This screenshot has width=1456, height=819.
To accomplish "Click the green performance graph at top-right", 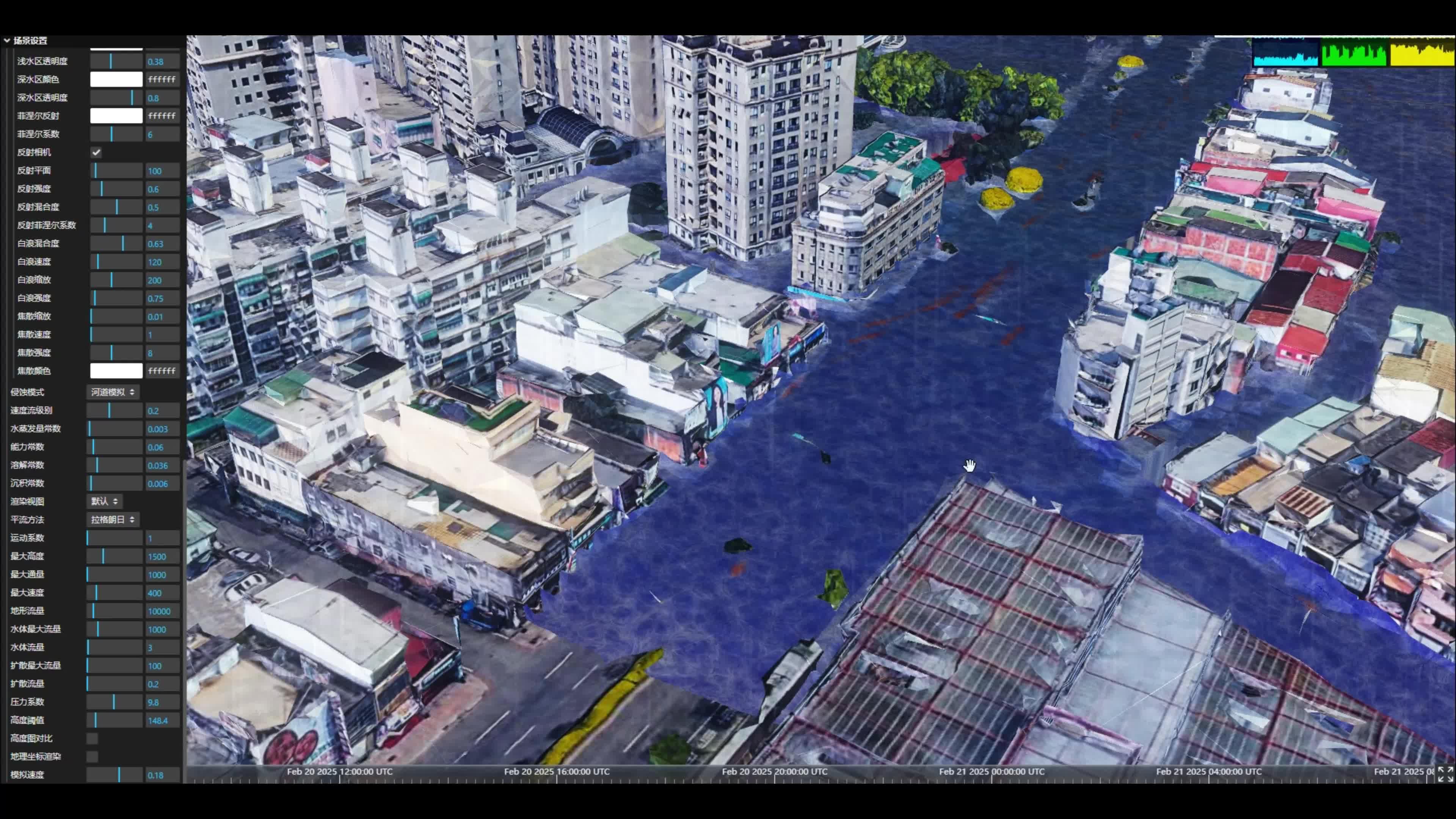I will pos(1354,53).
